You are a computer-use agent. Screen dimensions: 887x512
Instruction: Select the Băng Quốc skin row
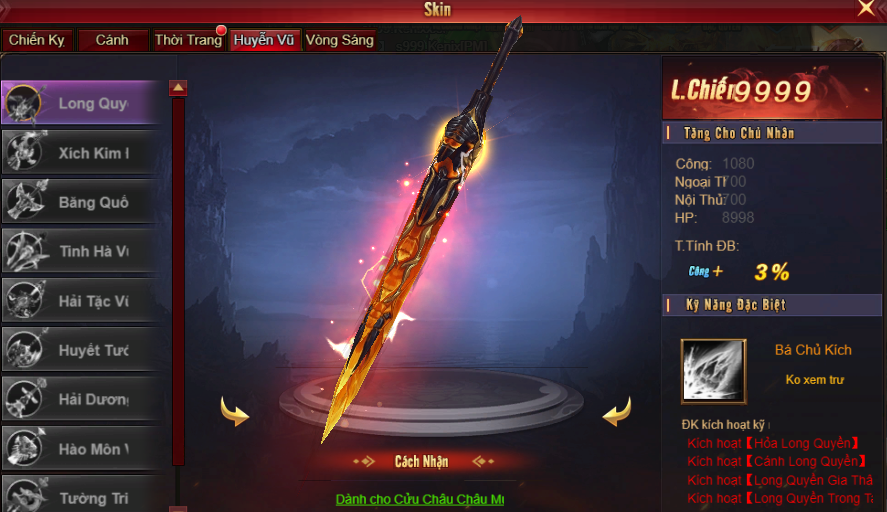80,202
